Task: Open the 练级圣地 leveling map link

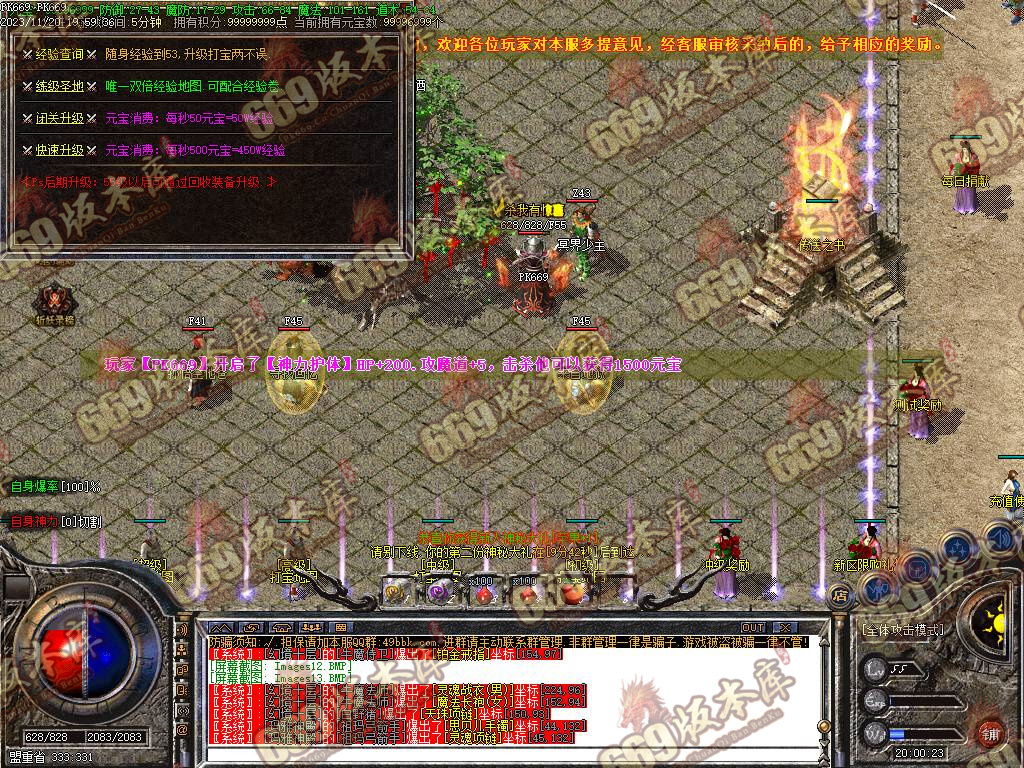Action: pyautogui.click(x=59, y=86)
